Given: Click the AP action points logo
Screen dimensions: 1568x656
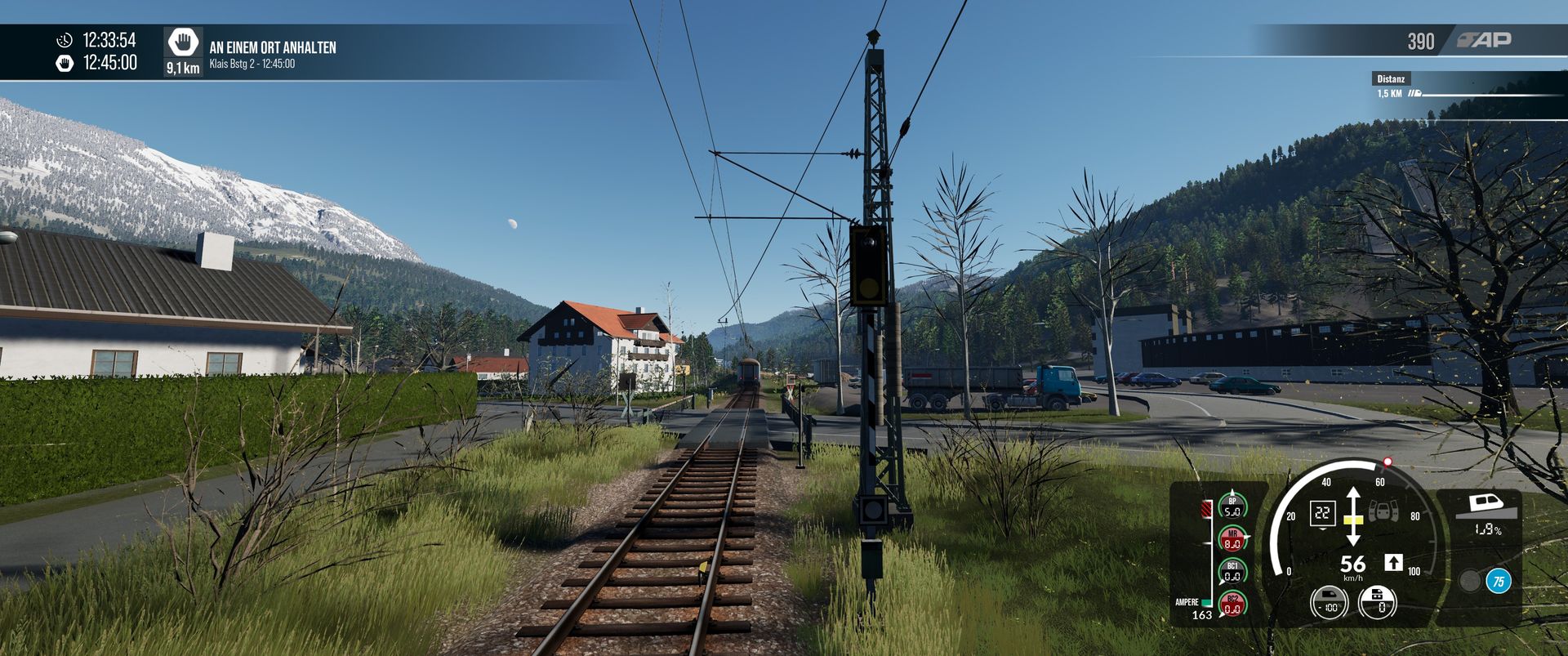Looking at the screenshot, I should tap(1485, 40).
